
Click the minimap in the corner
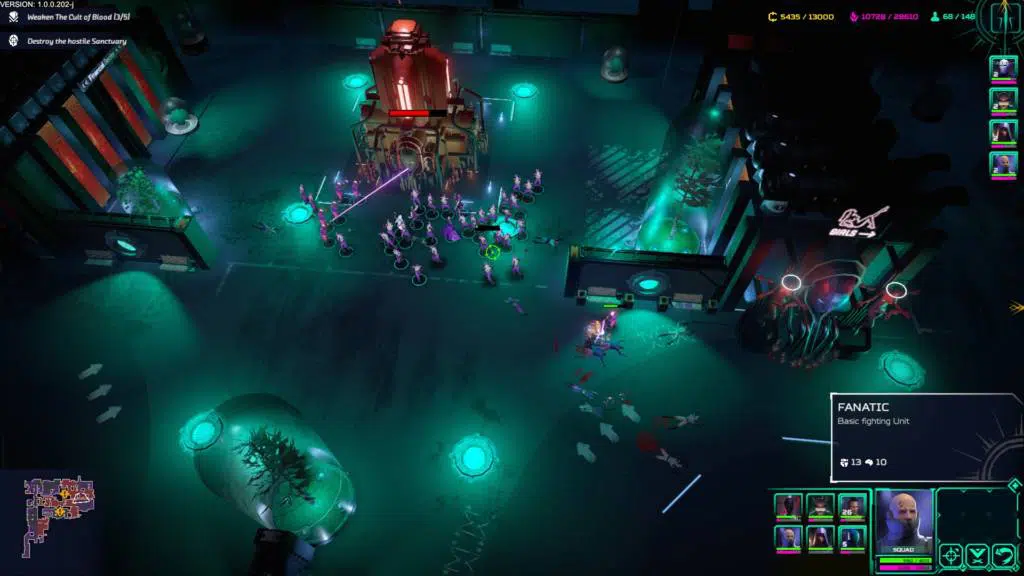59,505
